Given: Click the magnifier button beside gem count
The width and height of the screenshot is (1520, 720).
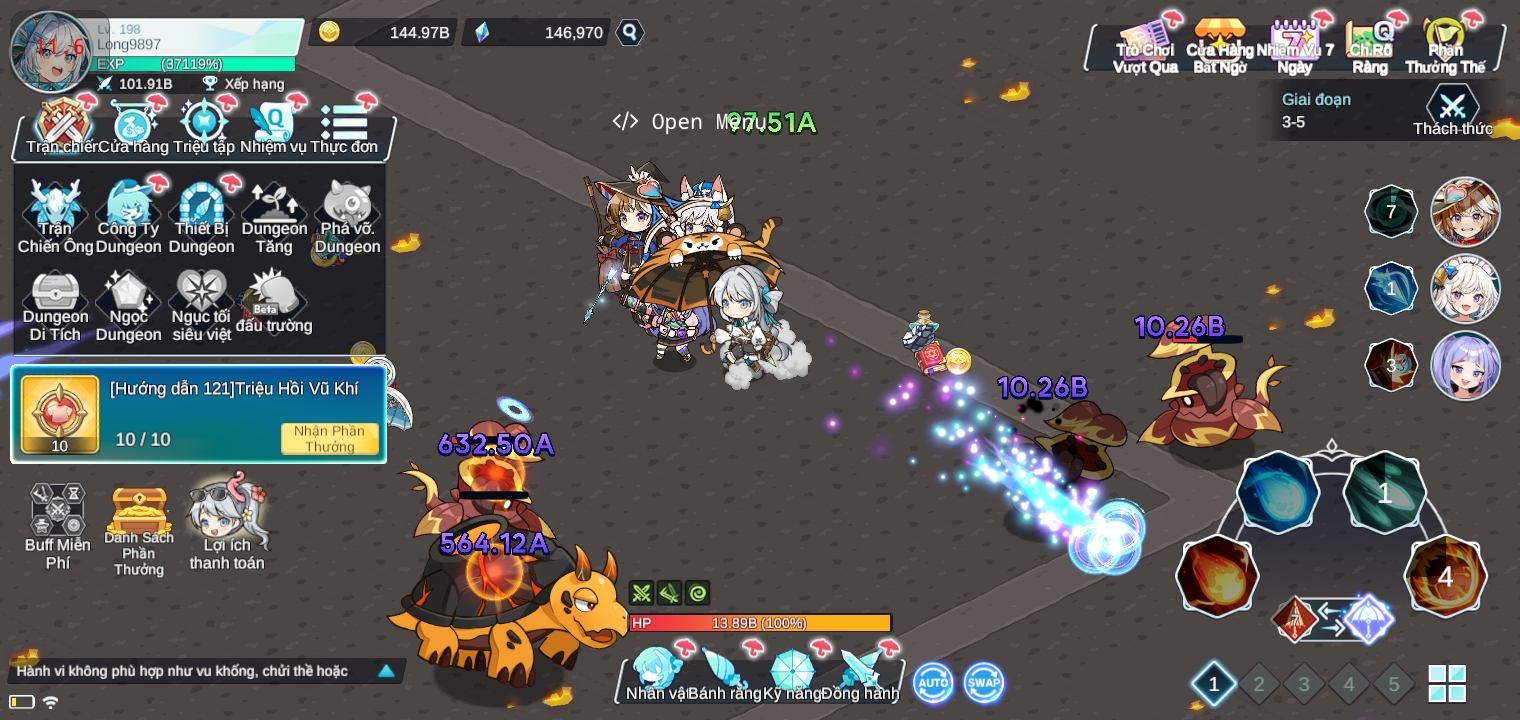Looking at the screenshot, I should 629,32.
